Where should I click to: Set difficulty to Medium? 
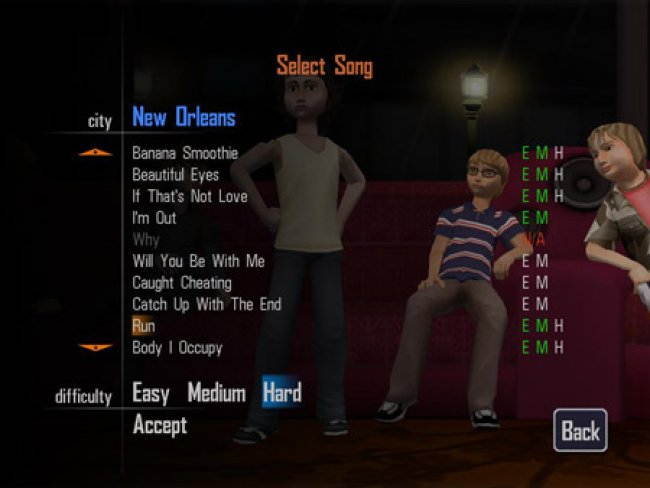pyautogui.click(x=216, y=394)
